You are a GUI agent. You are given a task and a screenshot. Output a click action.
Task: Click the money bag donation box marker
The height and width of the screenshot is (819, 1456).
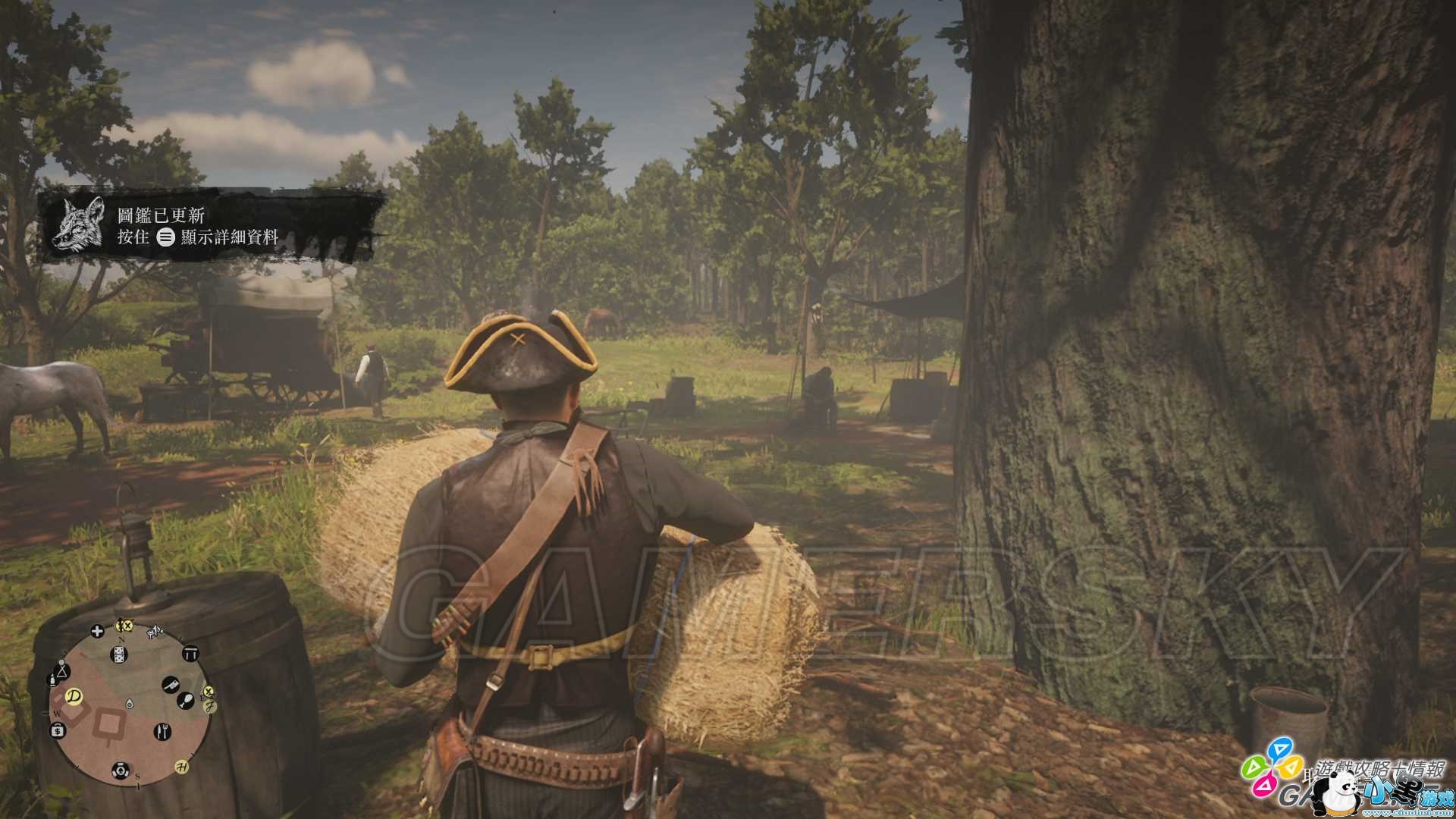pyautogui.click(x=58, y=730)
